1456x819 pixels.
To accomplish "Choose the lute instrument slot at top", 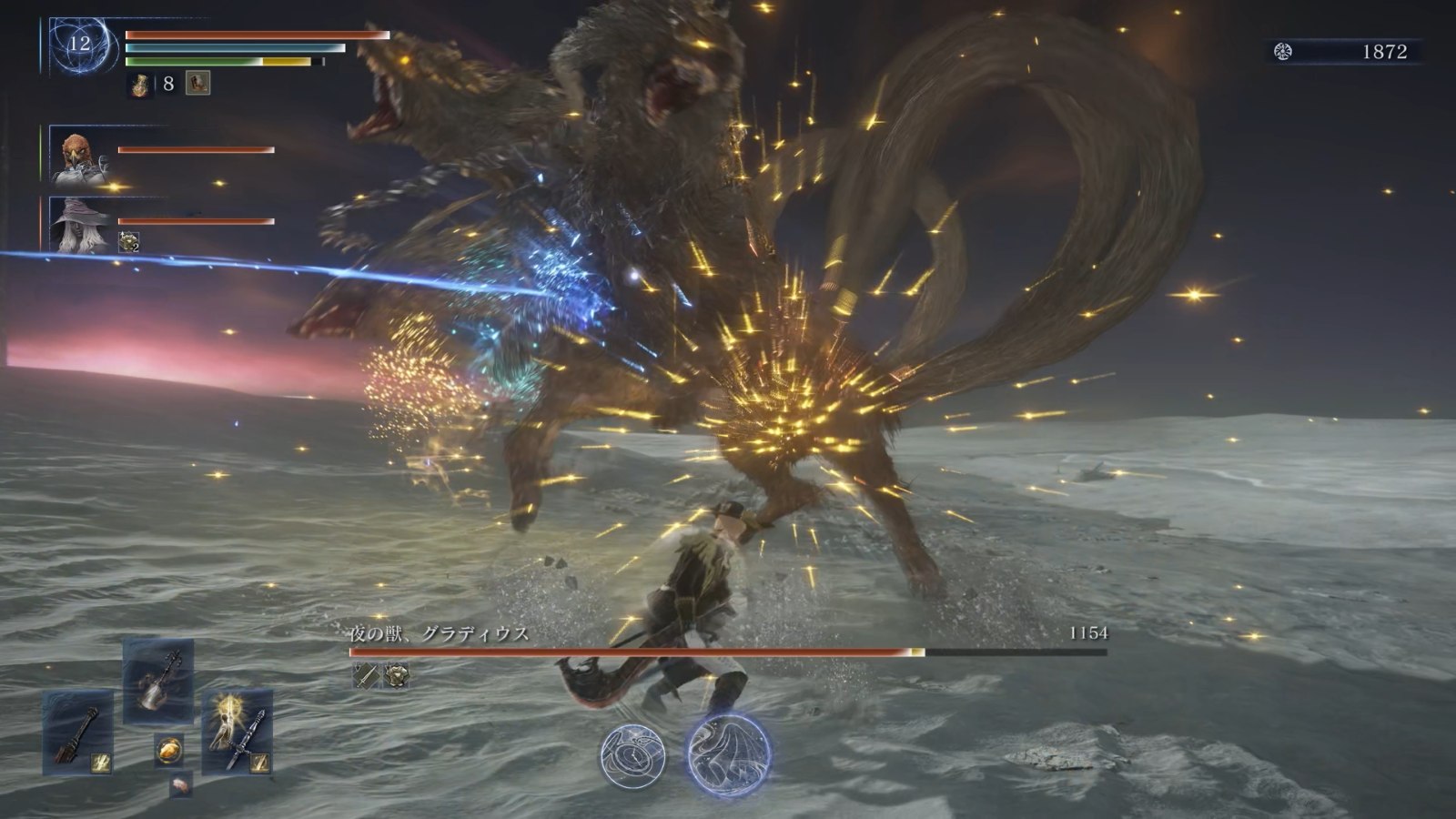I will coord(157,681).
